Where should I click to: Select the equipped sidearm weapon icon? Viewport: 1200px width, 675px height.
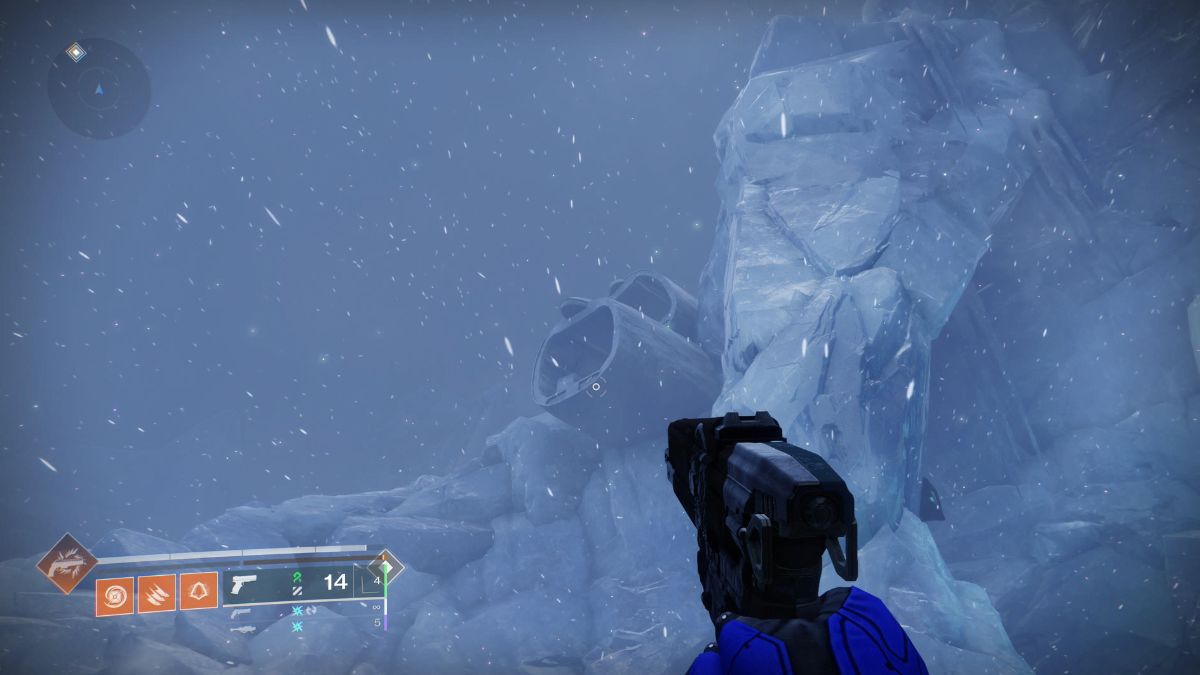(243, 585)
